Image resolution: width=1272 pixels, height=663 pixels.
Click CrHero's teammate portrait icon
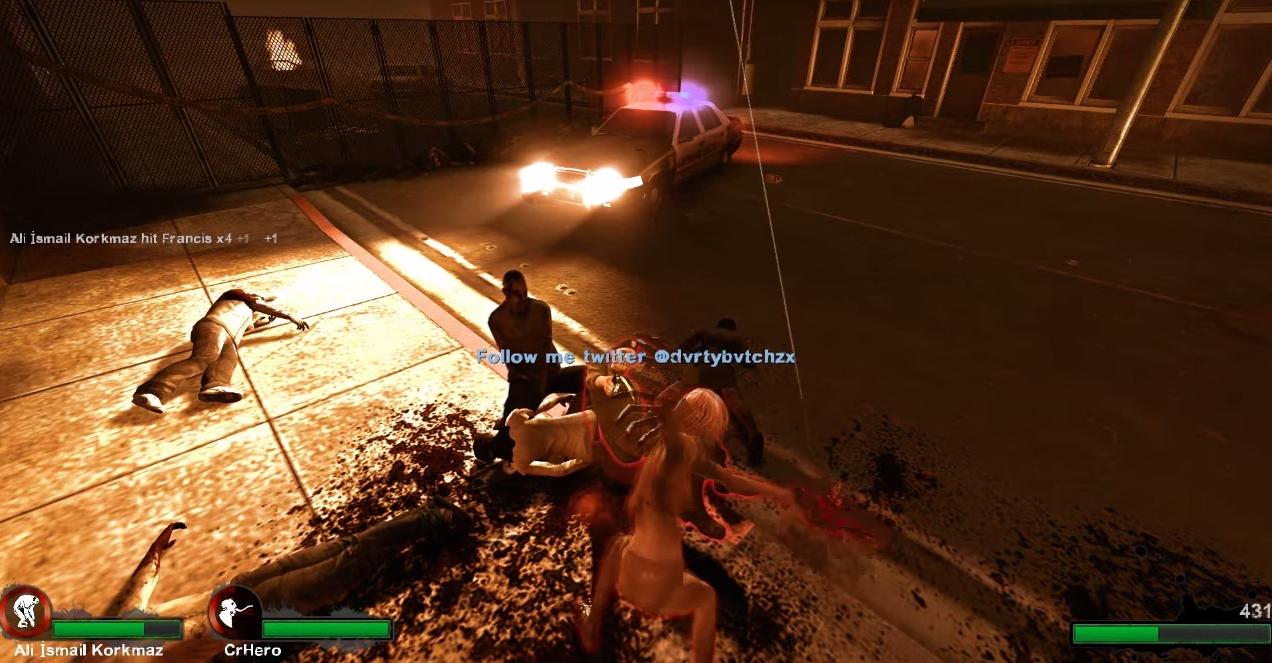235,613
